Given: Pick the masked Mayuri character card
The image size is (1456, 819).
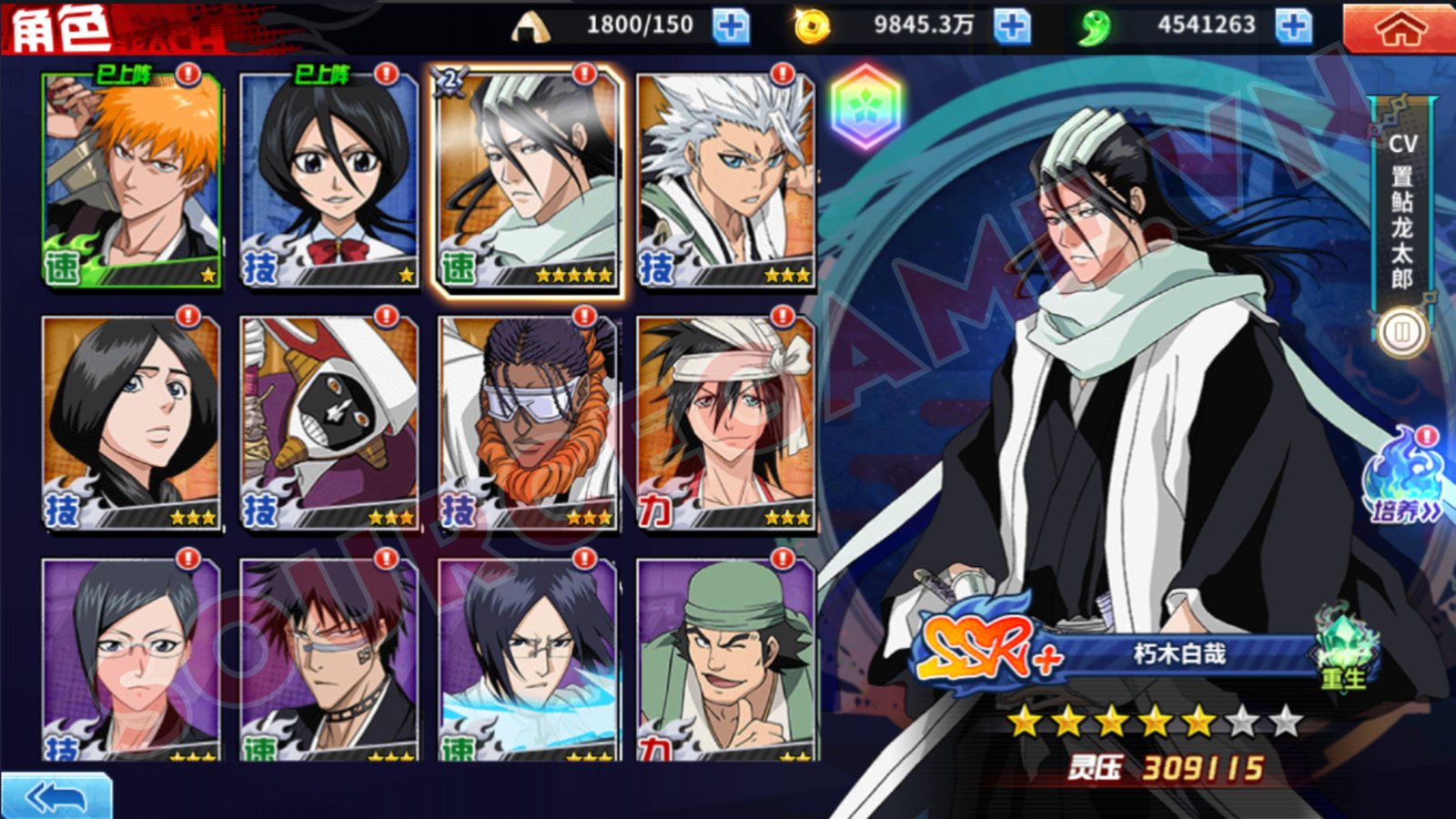Looking at the screenshot, I should pyautogui.click(x=329, y=423).
